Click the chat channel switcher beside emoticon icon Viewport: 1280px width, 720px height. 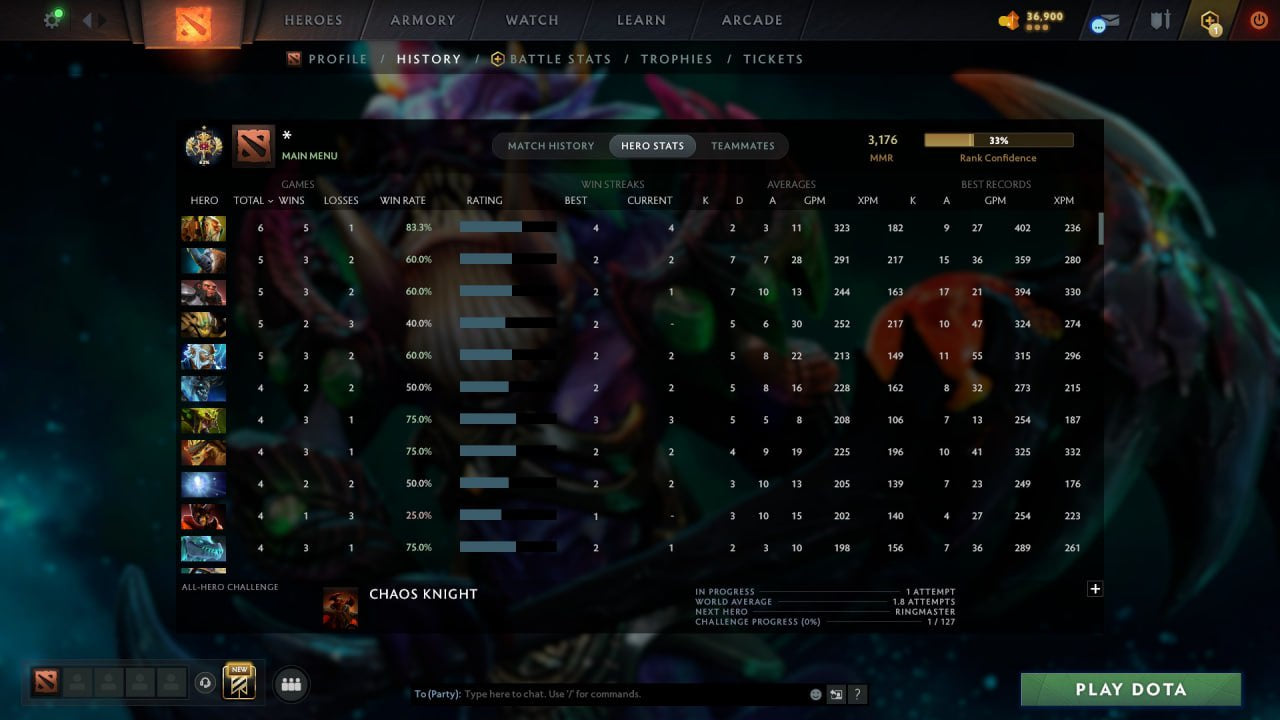pos(836,693)
